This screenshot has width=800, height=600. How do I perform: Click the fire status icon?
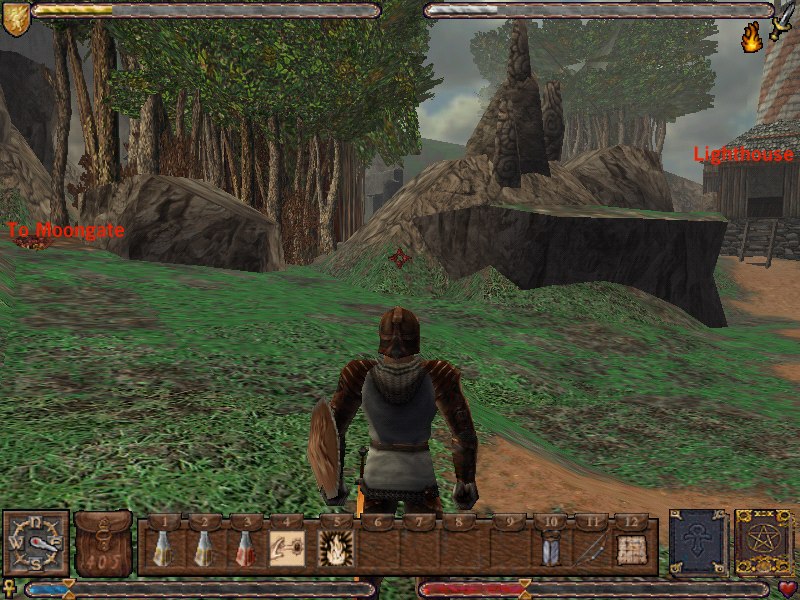pyautogui.click(x=750, y=38)
